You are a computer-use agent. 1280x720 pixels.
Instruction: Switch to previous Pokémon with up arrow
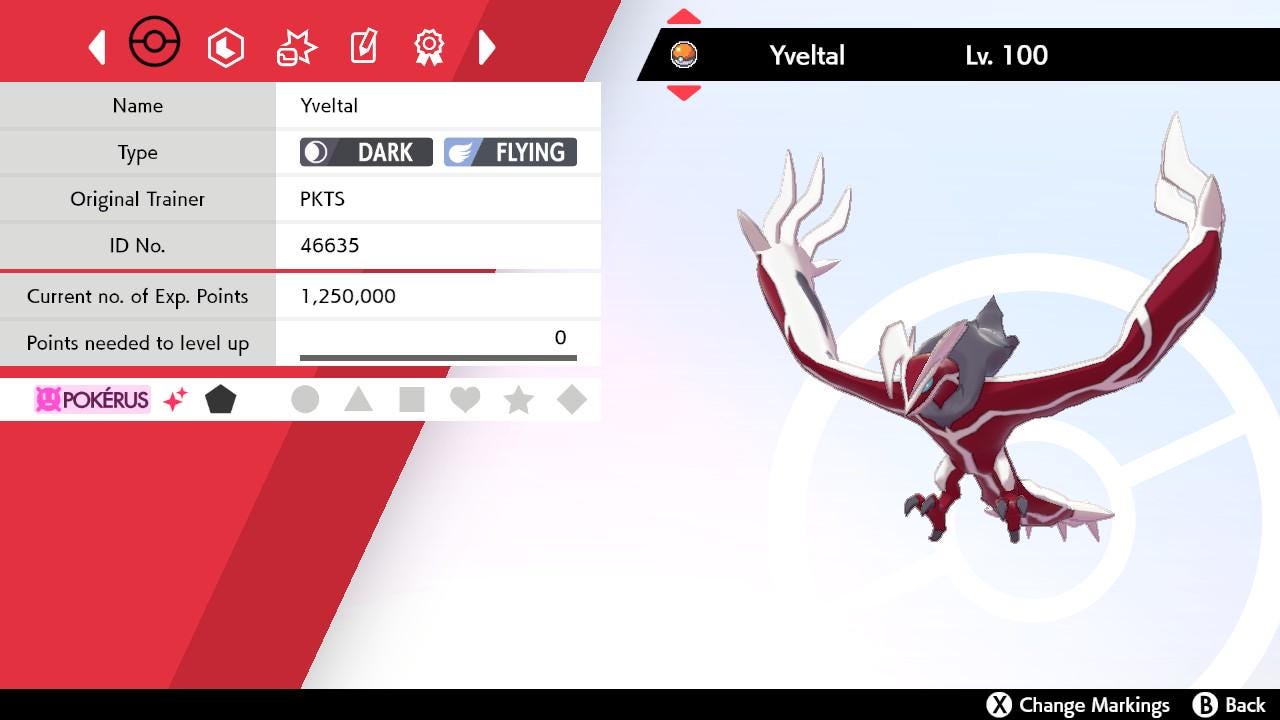coord(684,17)
